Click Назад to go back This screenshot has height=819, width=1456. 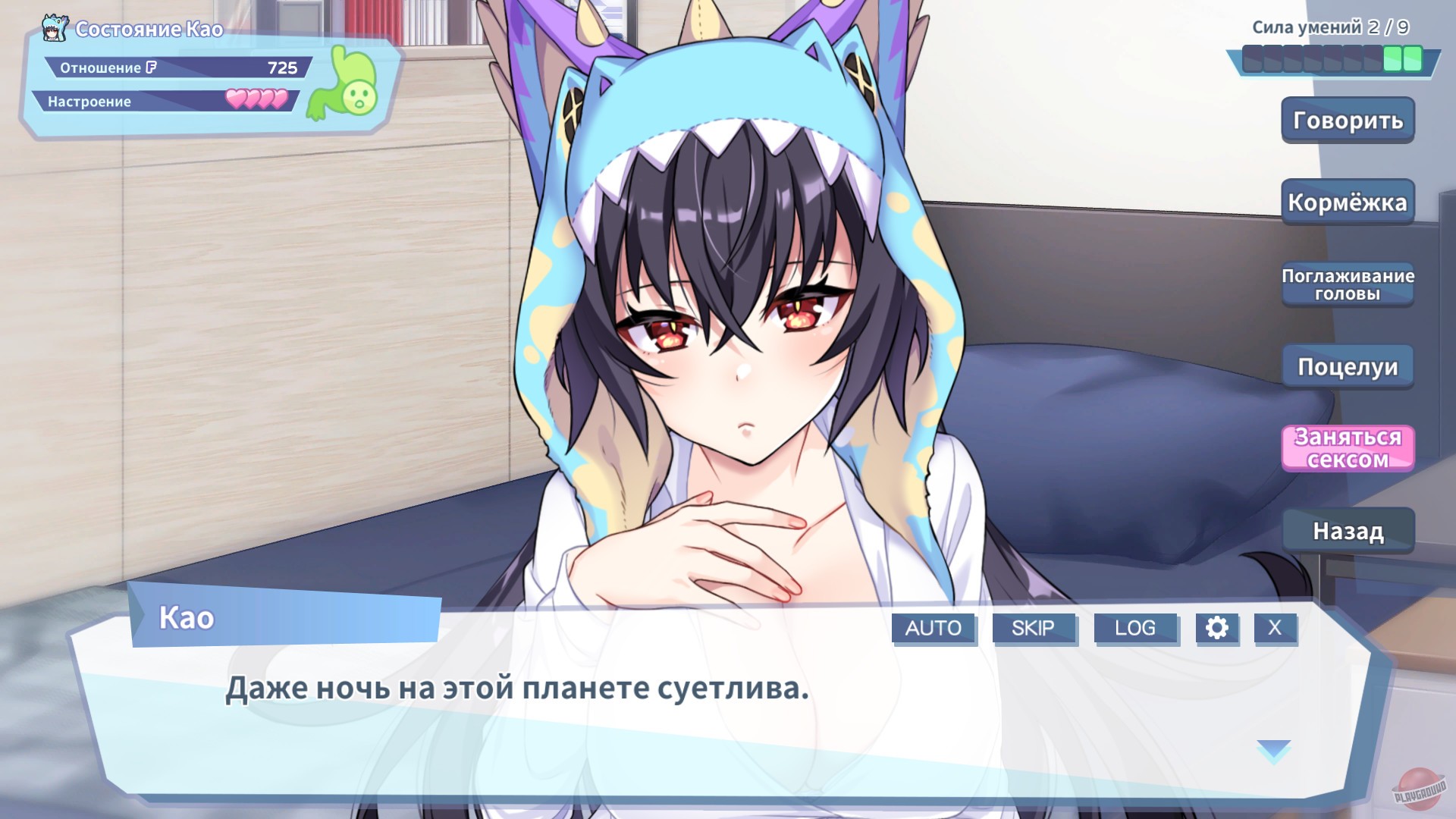pyautogui.click(x=1348, y=532)
